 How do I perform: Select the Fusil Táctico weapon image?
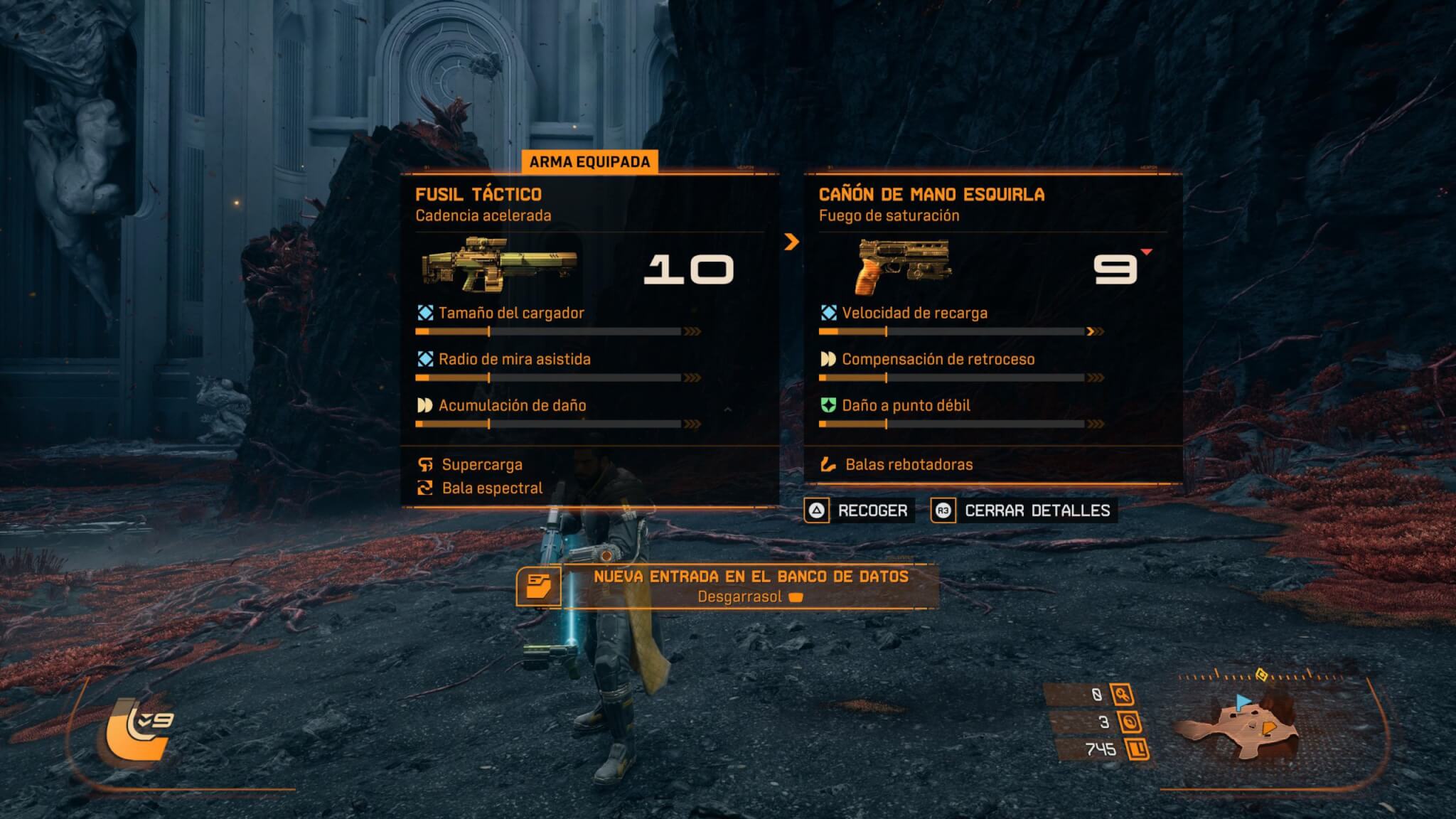pos(499,264)
